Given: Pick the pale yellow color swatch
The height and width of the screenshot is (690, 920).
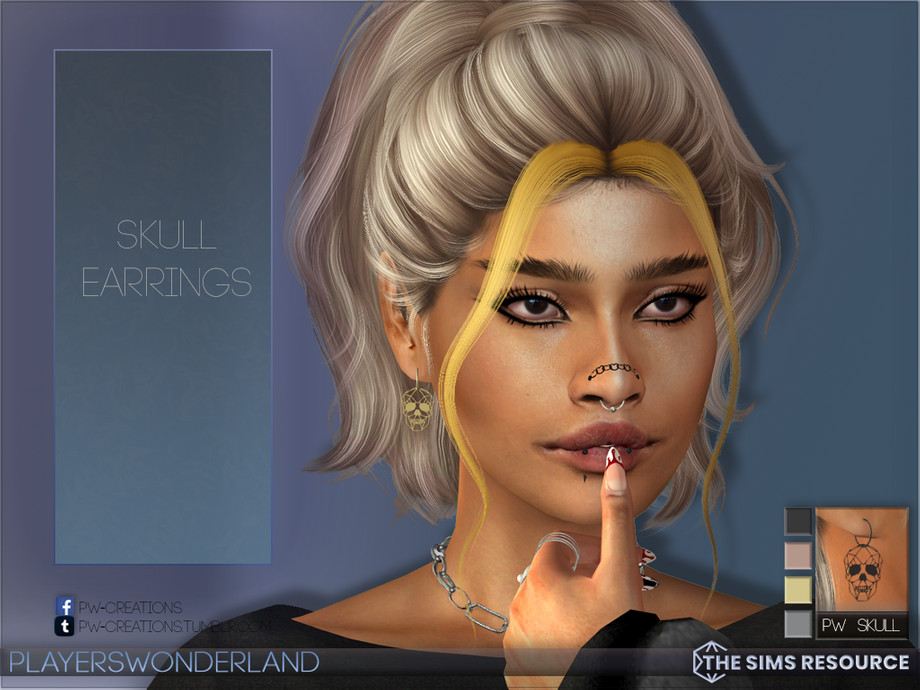Looking at the screenshot, I should point(798,590).
